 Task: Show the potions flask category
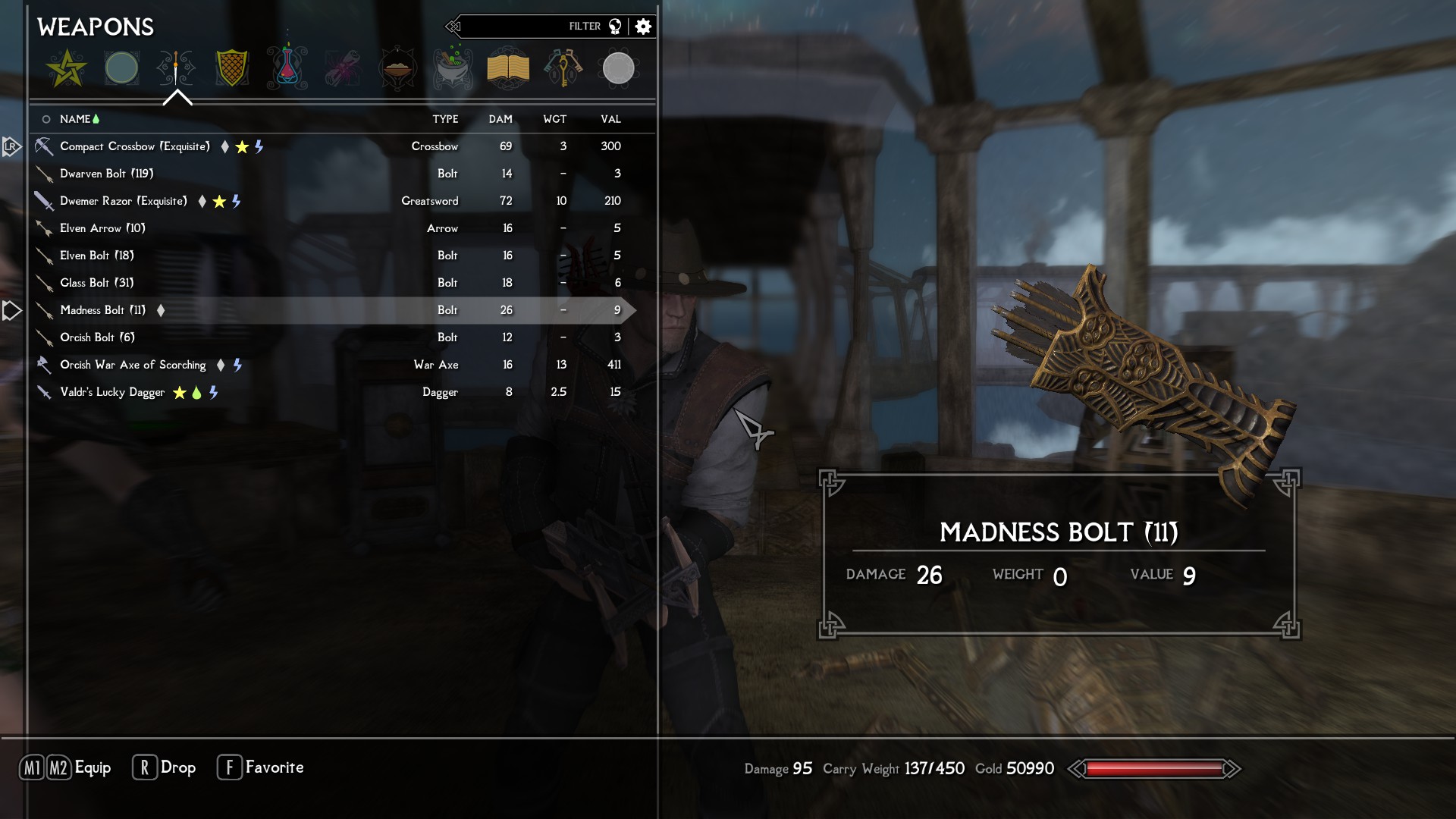(287, 68)
